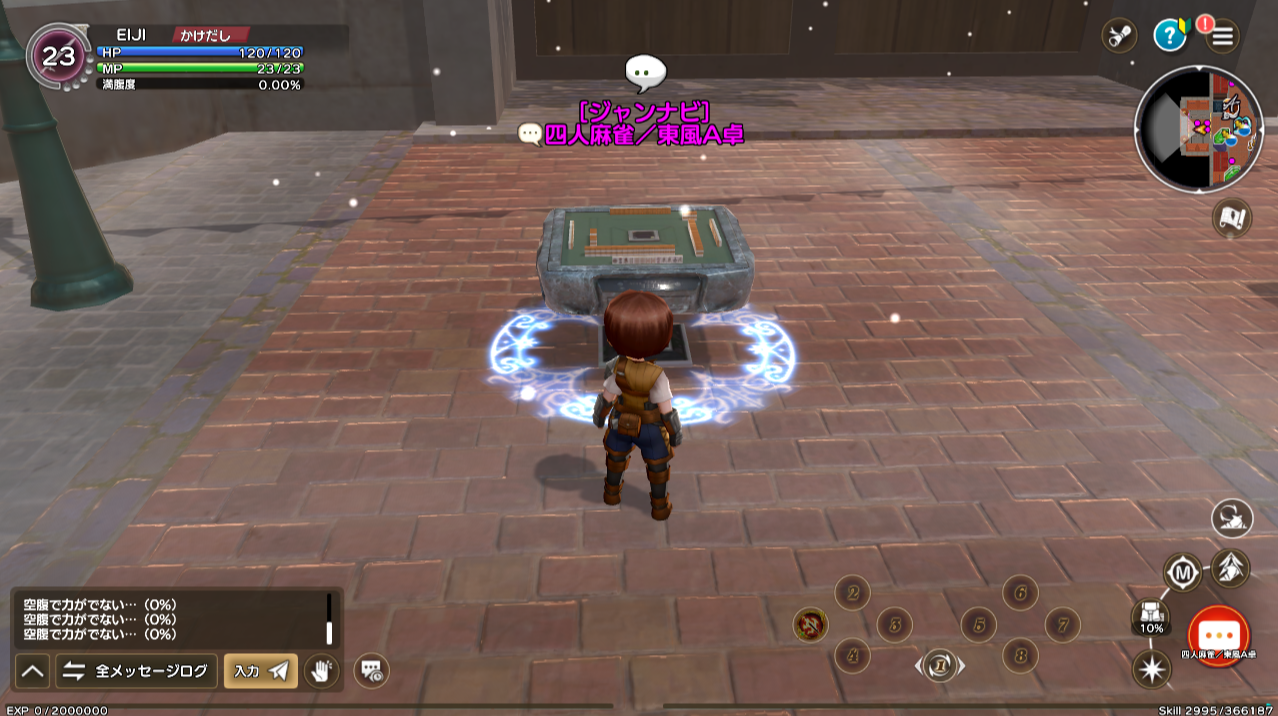The image size is (1278, 716).
Task: Select skill slot number 5
Action: (x=978, y=625)
